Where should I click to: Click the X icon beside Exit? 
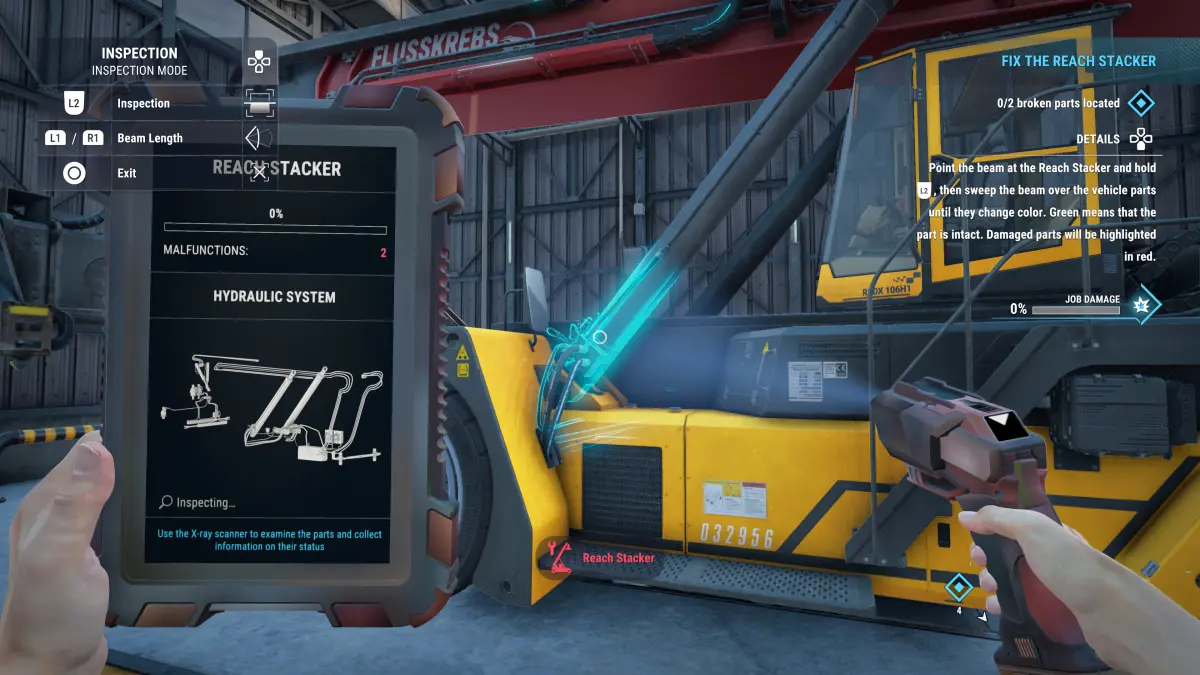point(259,173)
